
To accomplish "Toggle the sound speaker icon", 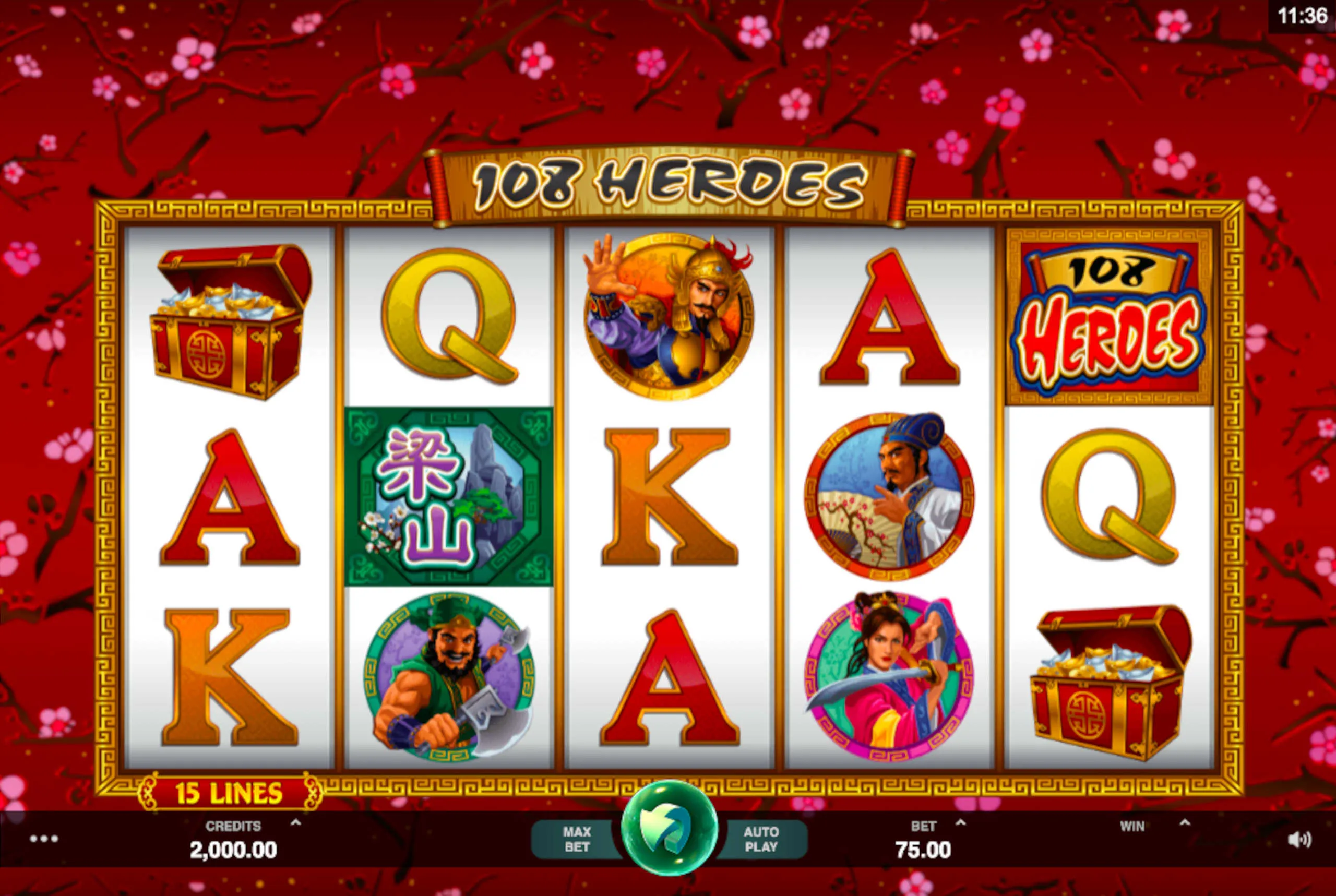I will pyautogui.click(x=1299, y=840).
